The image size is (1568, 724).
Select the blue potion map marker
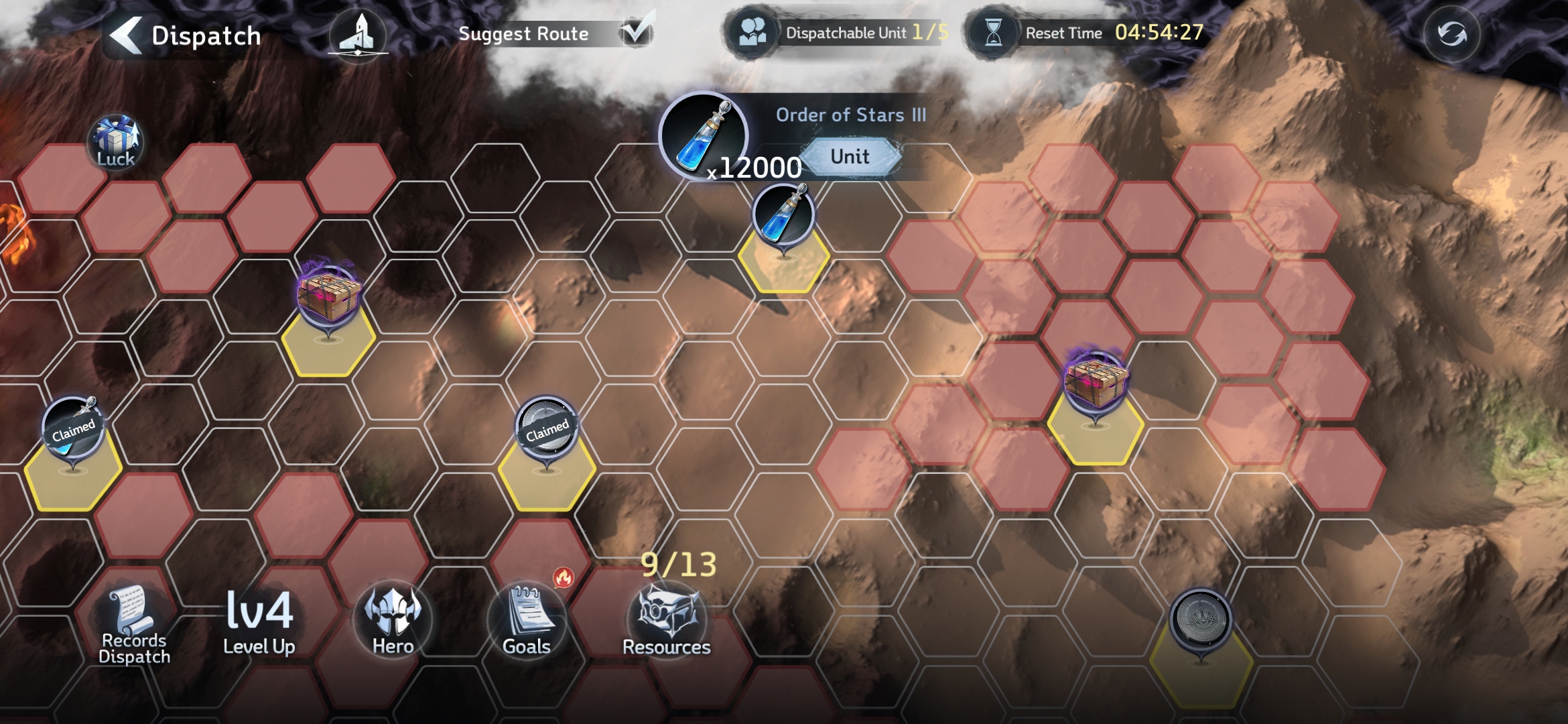tap(783, 216)
